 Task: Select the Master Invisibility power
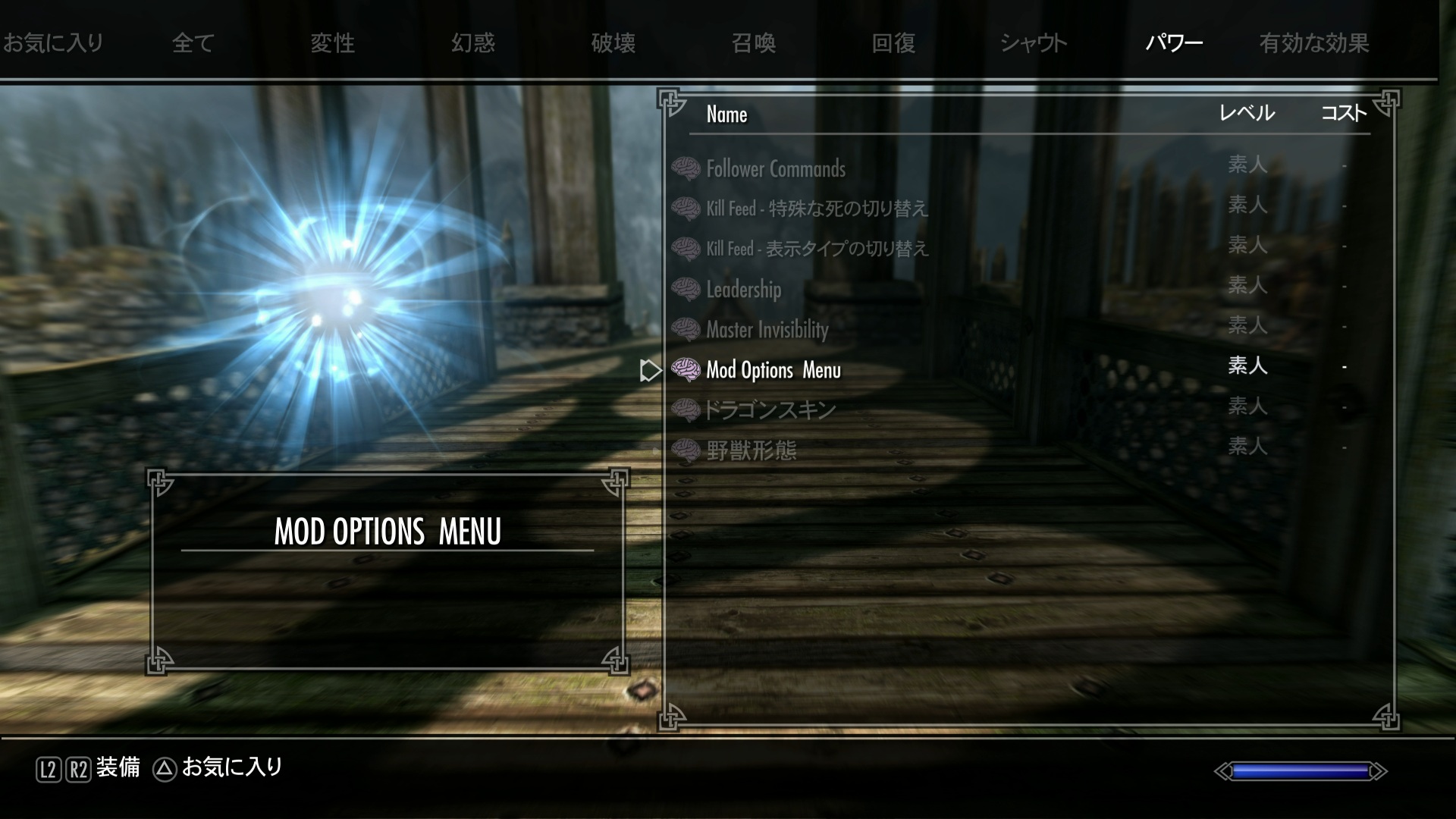pos(767,329)
